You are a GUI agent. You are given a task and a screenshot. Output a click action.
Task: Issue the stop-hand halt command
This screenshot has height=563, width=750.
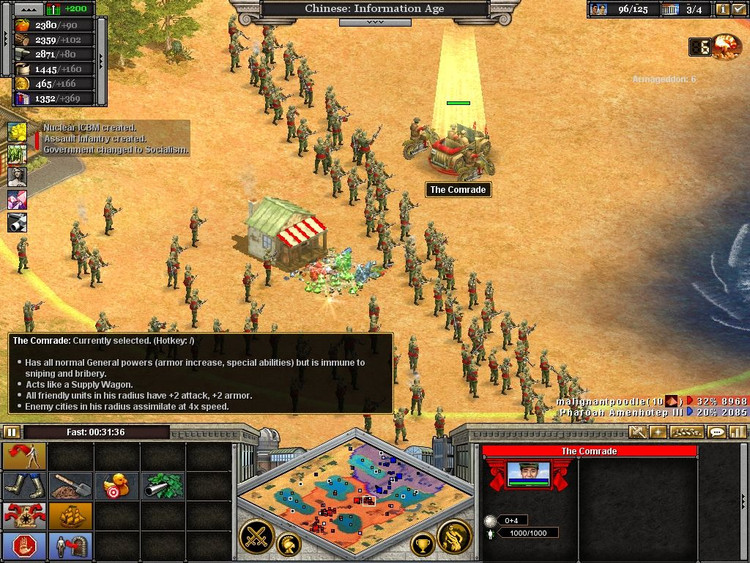coord(24,546)
